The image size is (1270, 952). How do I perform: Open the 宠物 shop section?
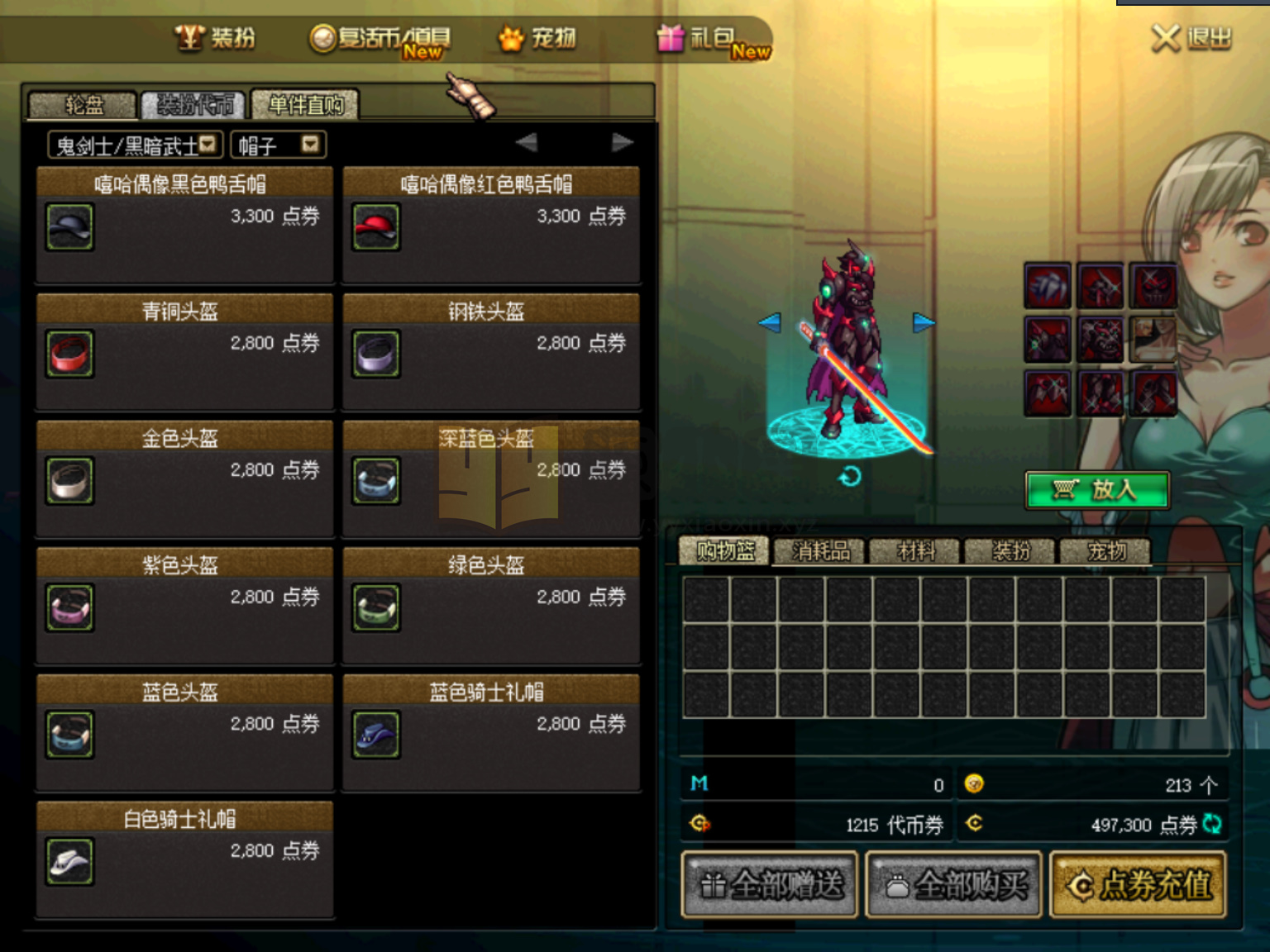pos(538,38)
